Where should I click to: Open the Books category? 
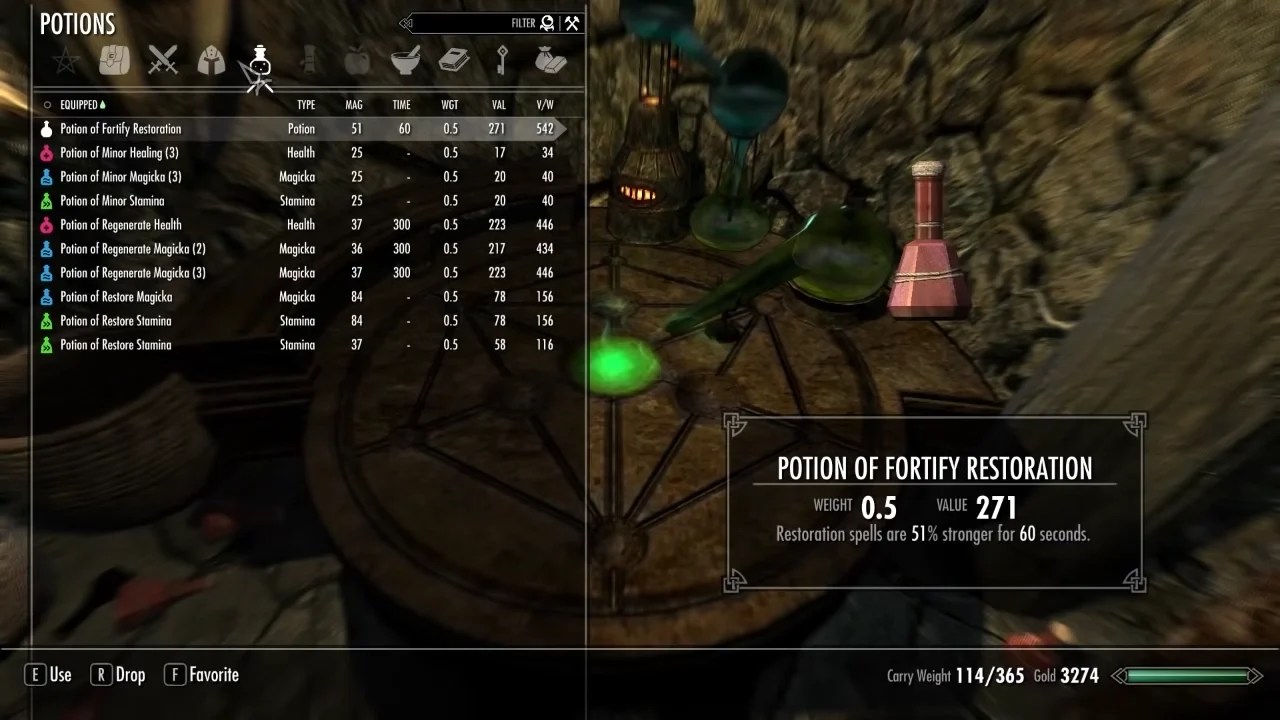point(454,60)
